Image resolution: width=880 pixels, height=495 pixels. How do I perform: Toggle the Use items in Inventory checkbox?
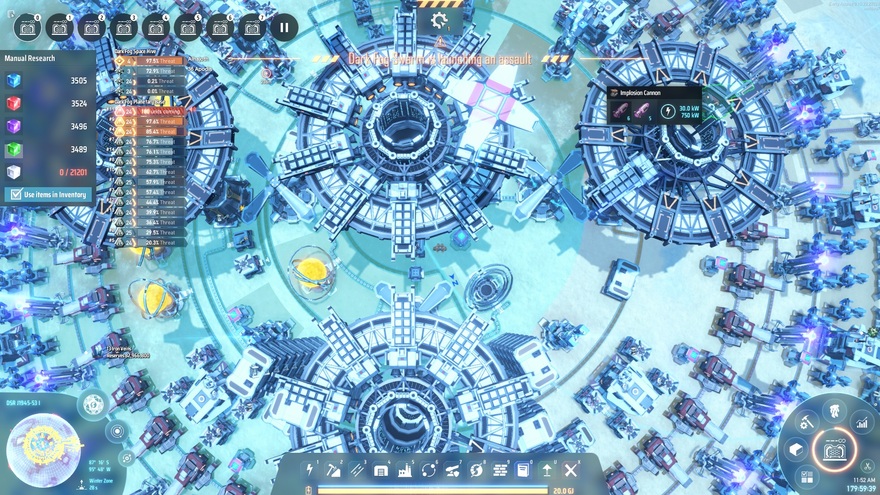coord(15,193)
